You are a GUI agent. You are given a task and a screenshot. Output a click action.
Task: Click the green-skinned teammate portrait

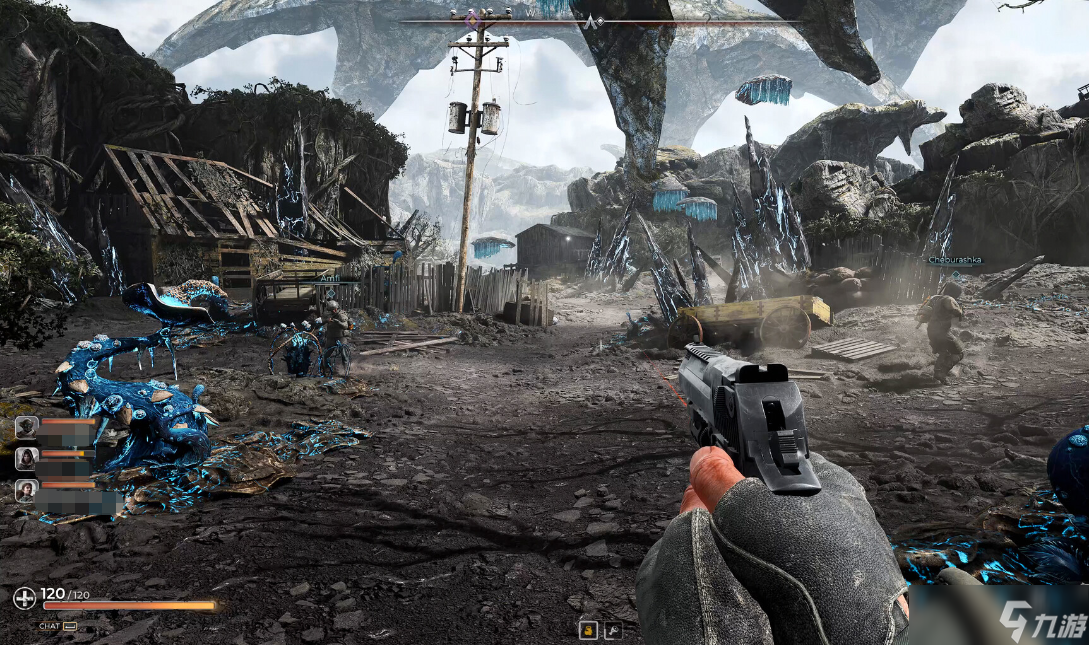click(28, 427)
